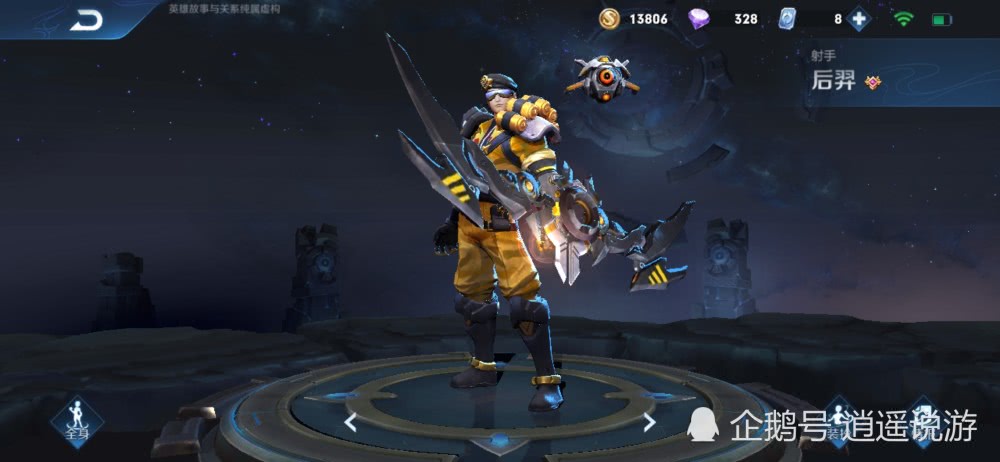Tap the purple diamond currency icon

699,18
